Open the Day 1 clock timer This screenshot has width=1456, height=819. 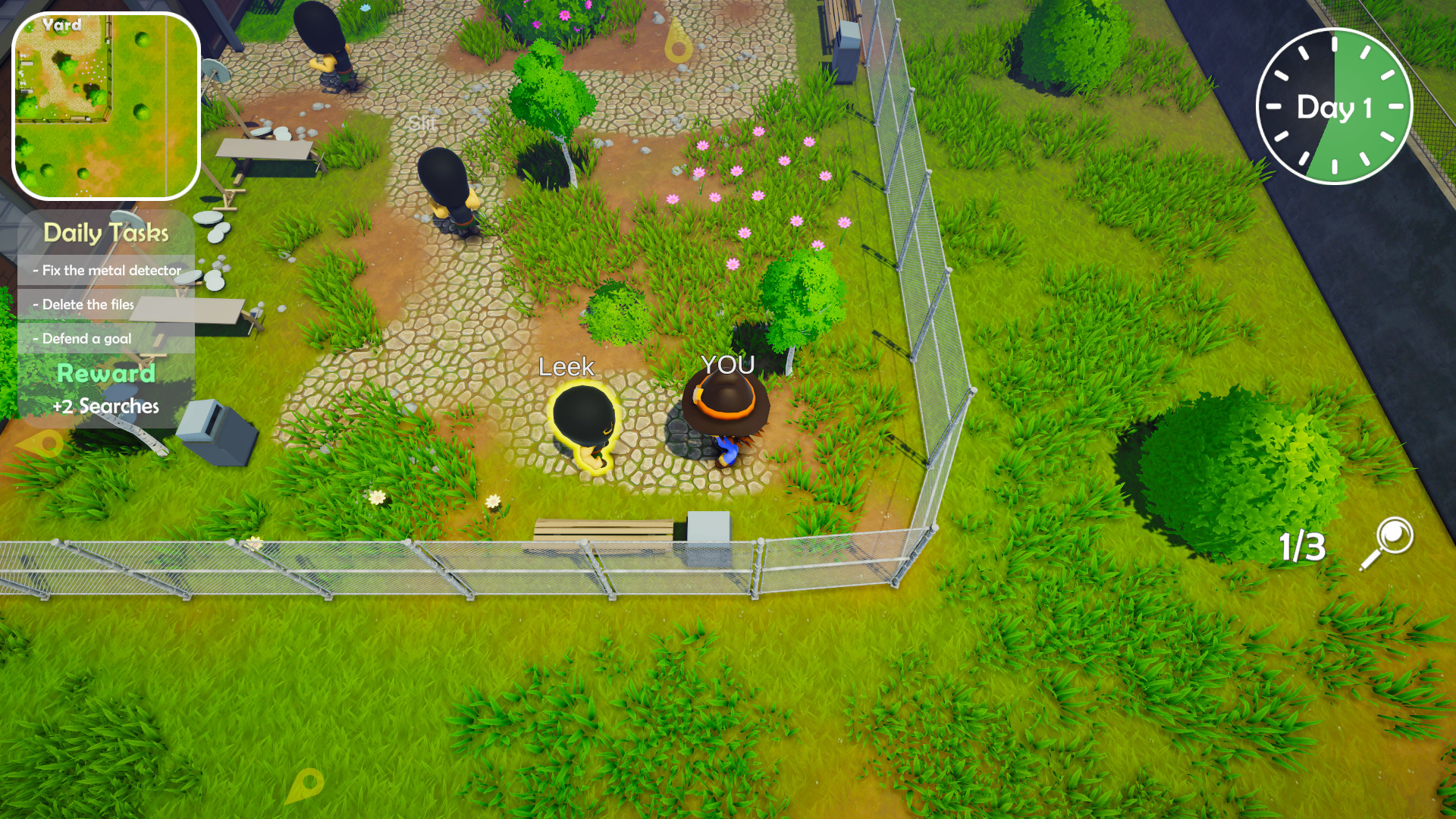[1335, 106]
